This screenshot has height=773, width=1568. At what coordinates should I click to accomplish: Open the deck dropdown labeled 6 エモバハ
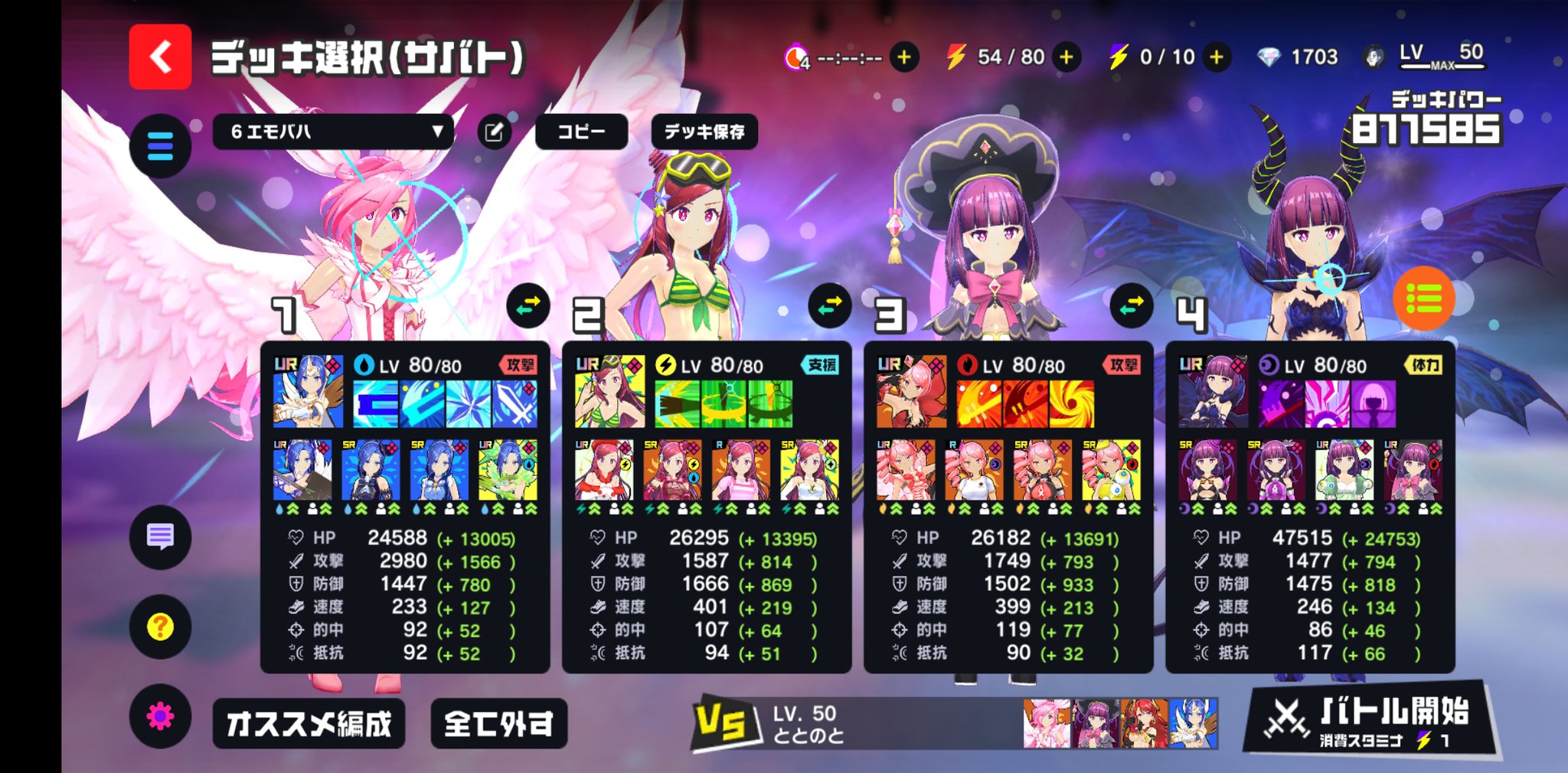[x=332, y=132]
